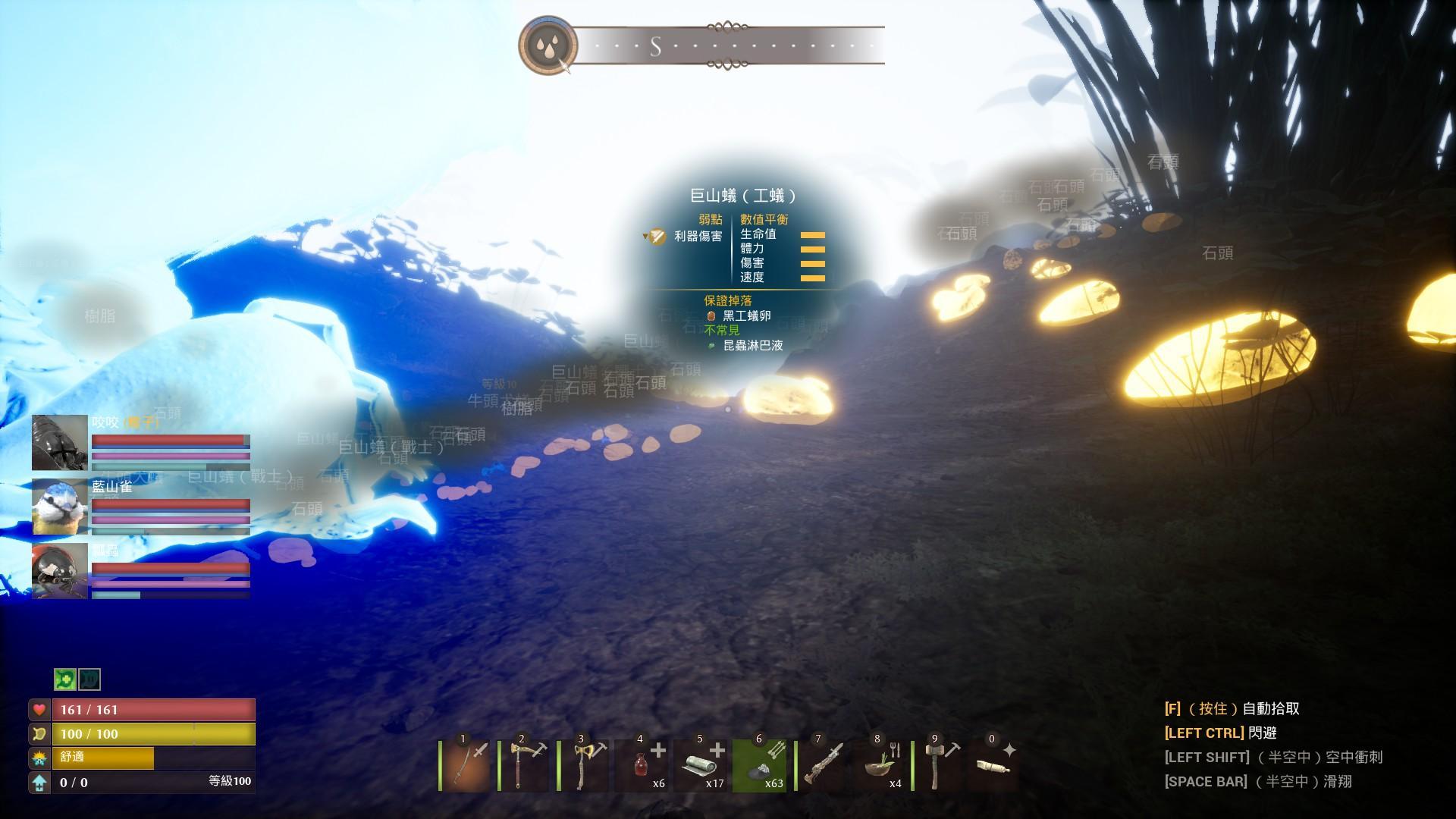Viewport: 1456px width, 819px height.
Task: Select the highlighted stone ammo slot
Action: [x=761, y=766]
